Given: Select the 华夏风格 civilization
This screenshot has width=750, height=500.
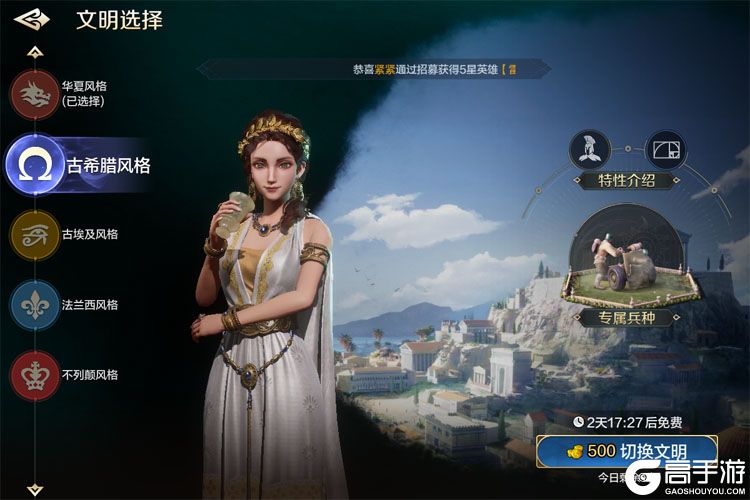Looking at the screenshot, I should click(35, 94).
